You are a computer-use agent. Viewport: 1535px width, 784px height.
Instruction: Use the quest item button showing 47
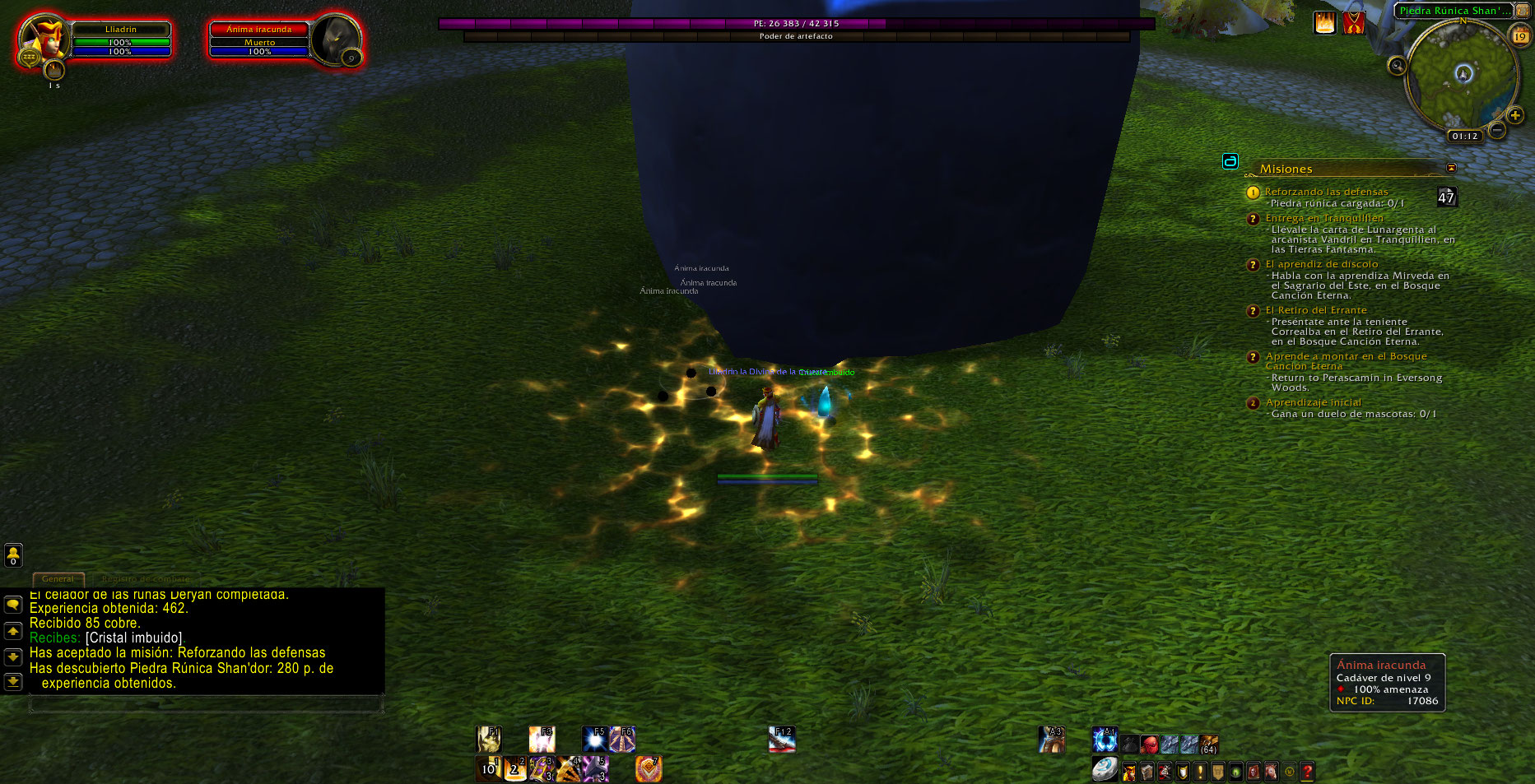tap(1446, 197)
